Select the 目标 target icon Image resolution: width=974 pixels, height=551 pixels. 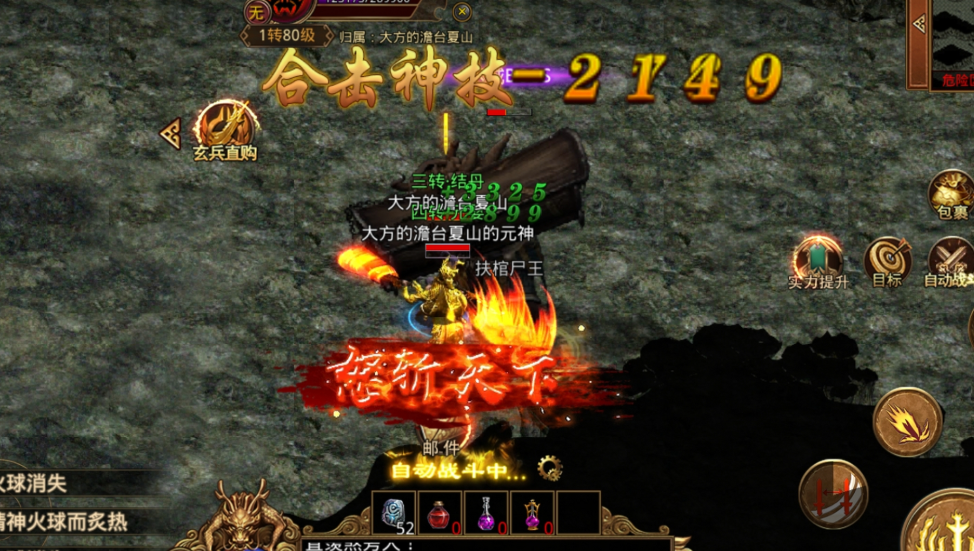[x=886, y=258]
